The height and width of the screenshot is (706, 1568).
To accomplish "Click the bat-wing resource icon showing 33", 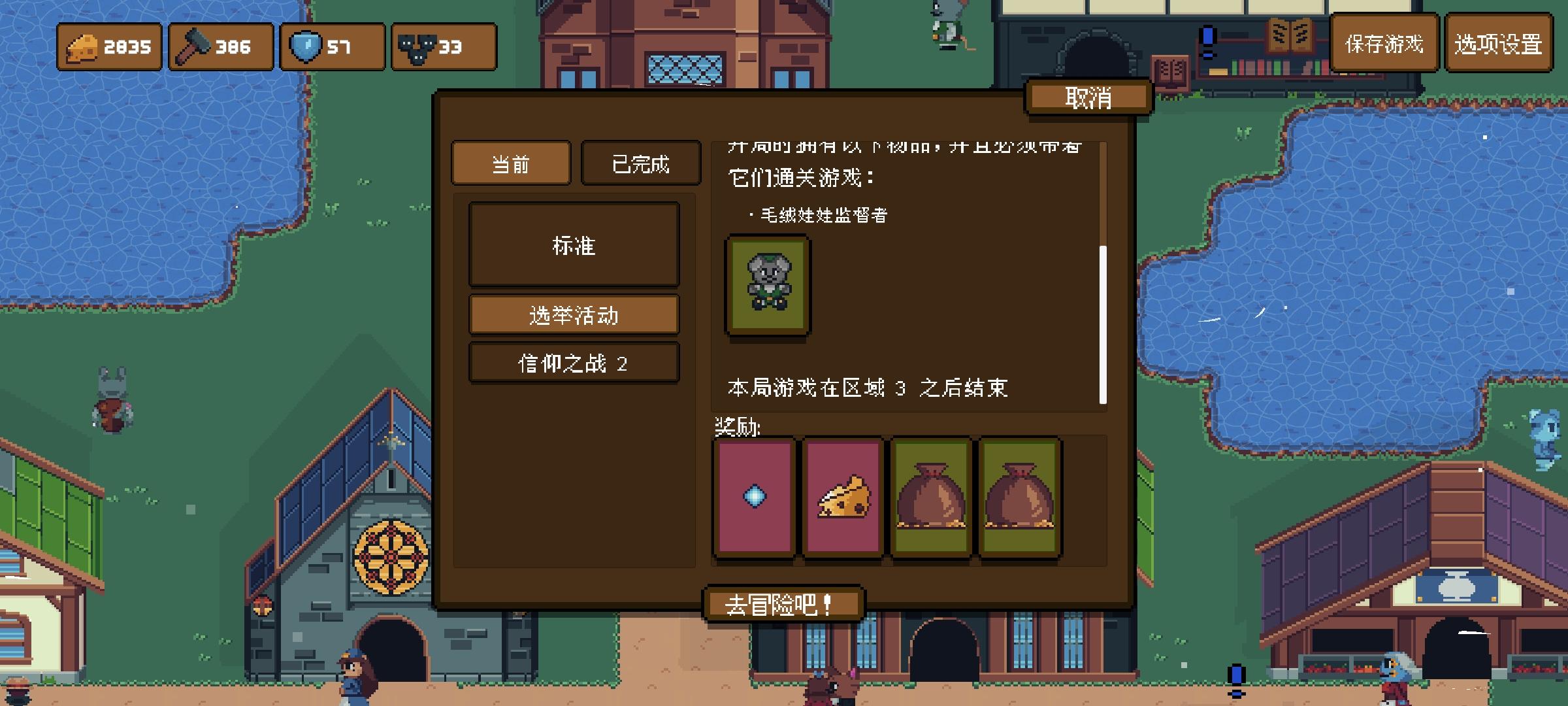I will [416, 46].
